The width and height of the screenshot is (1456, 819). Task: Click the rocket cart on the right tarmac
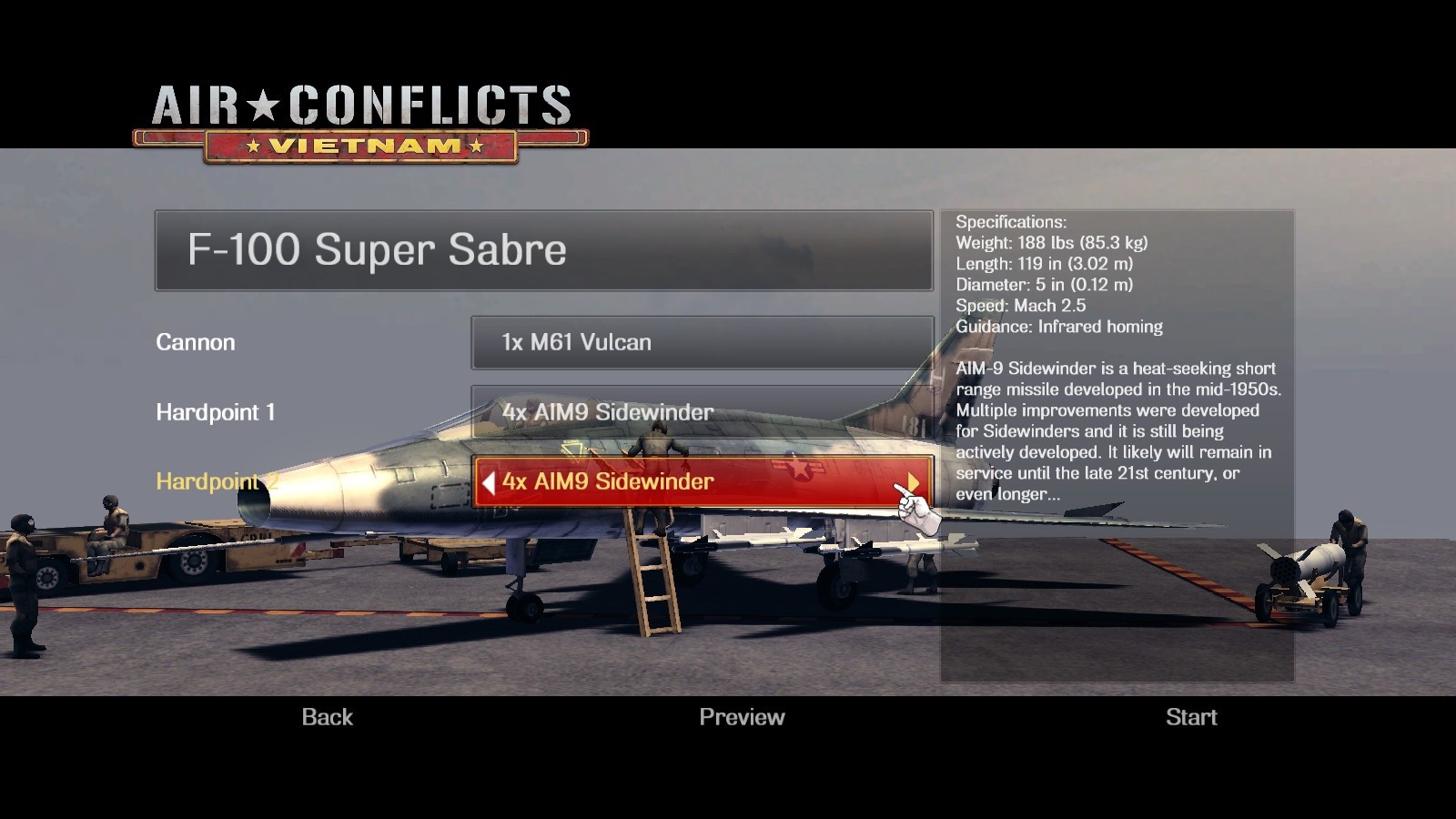(x=1301, y=573)
